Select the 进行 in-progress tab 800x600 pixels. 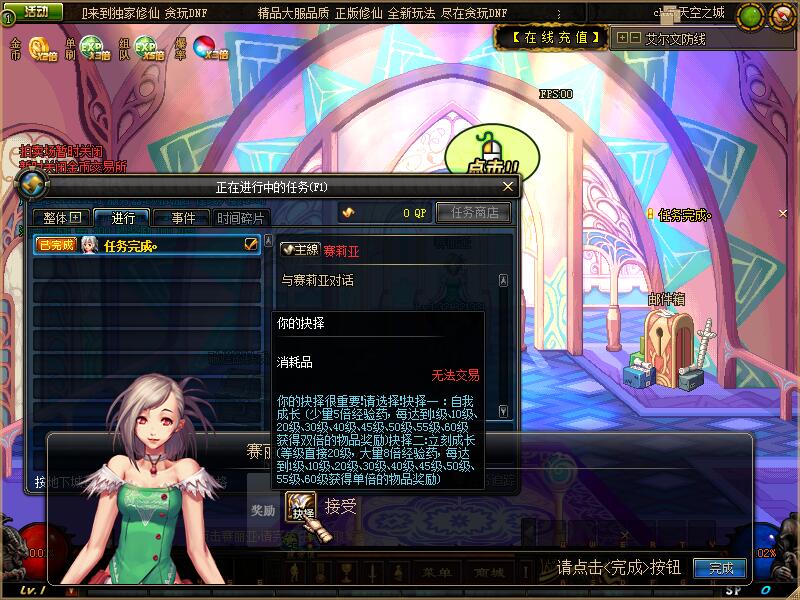(x=122, y=218)
